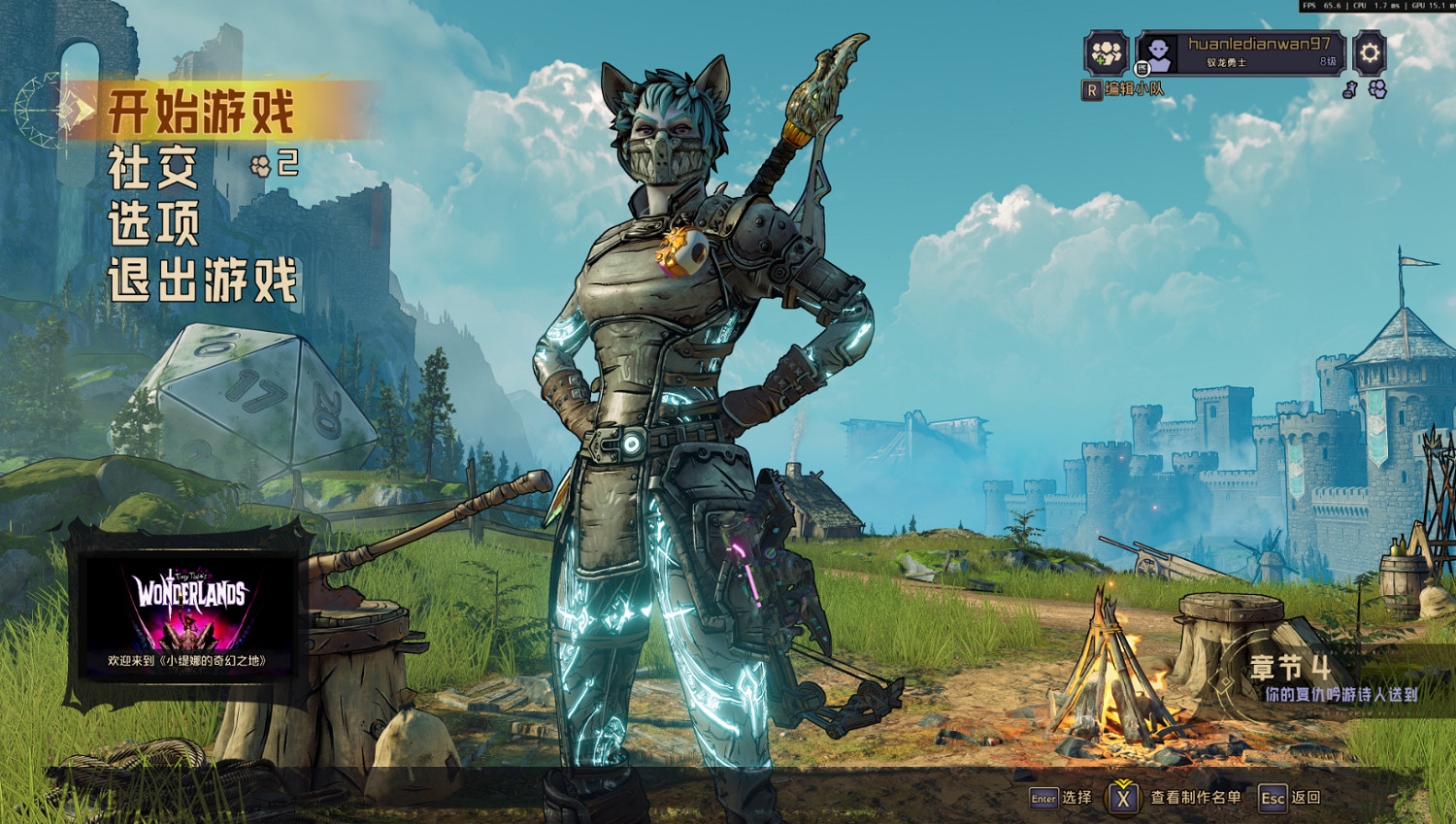1456x824 pixels.
Task: Select 开始游戏 to start playing
Action: coord(201,112)
